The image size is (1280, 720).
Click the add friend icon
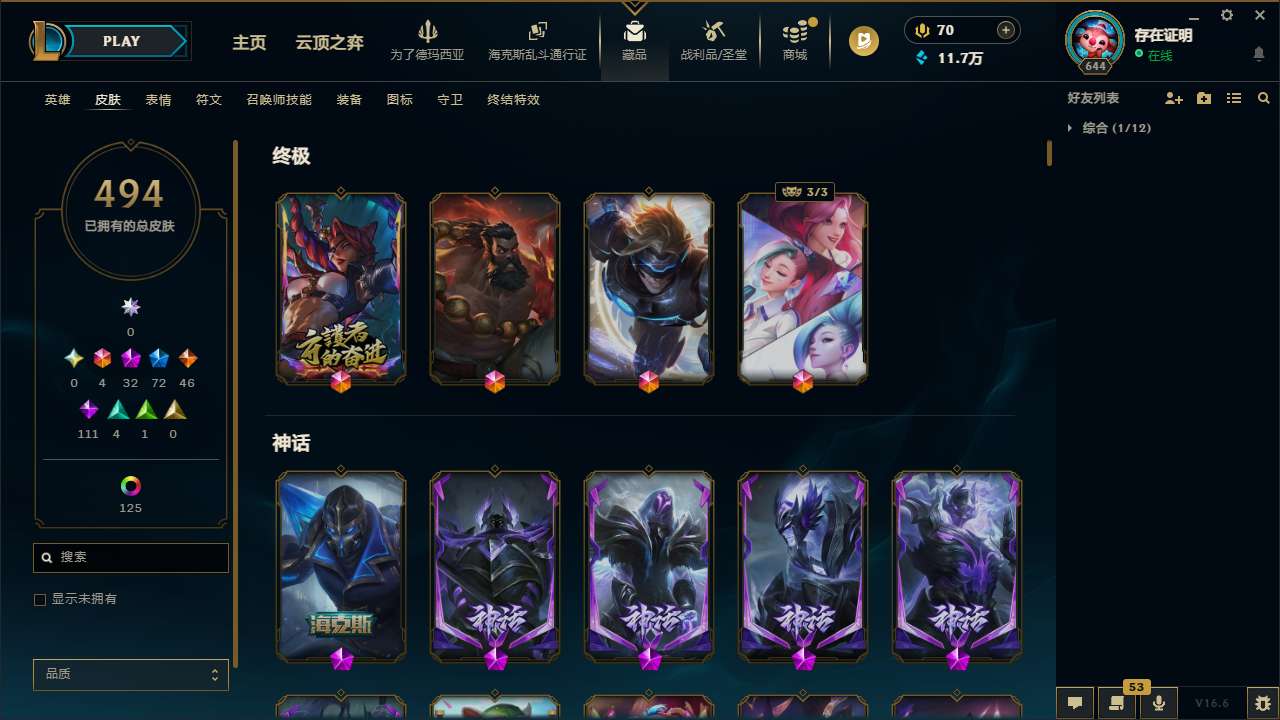pyautogui.click(x=1173, y=98)
